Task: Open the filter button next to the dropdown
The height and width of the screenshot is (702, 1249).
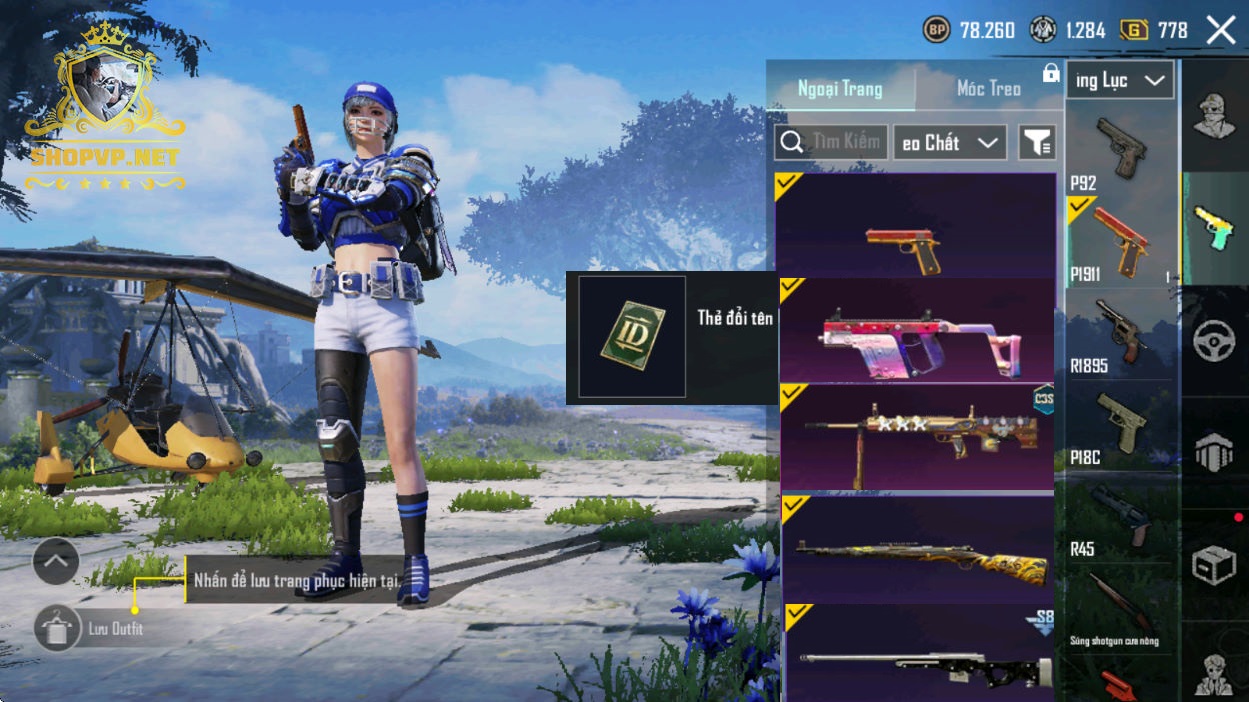Action: click(1037, 143)
